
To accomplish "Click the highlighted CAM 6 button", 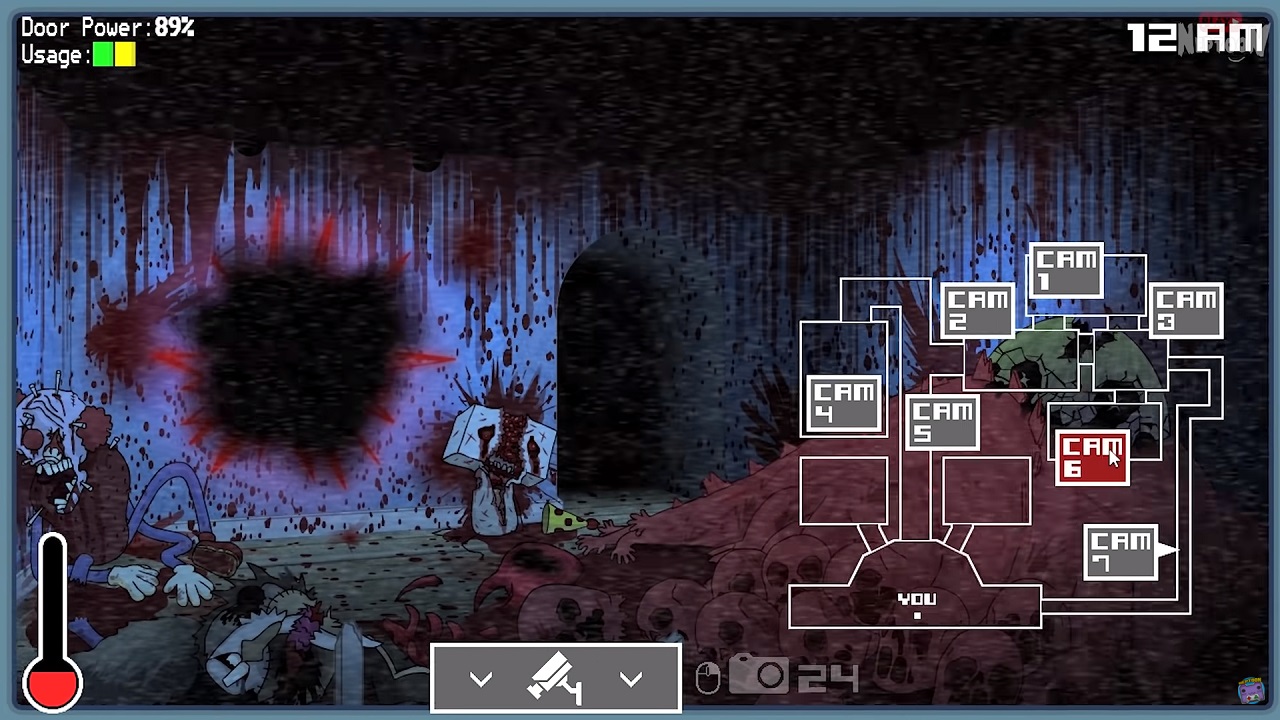I will 1092,458.
